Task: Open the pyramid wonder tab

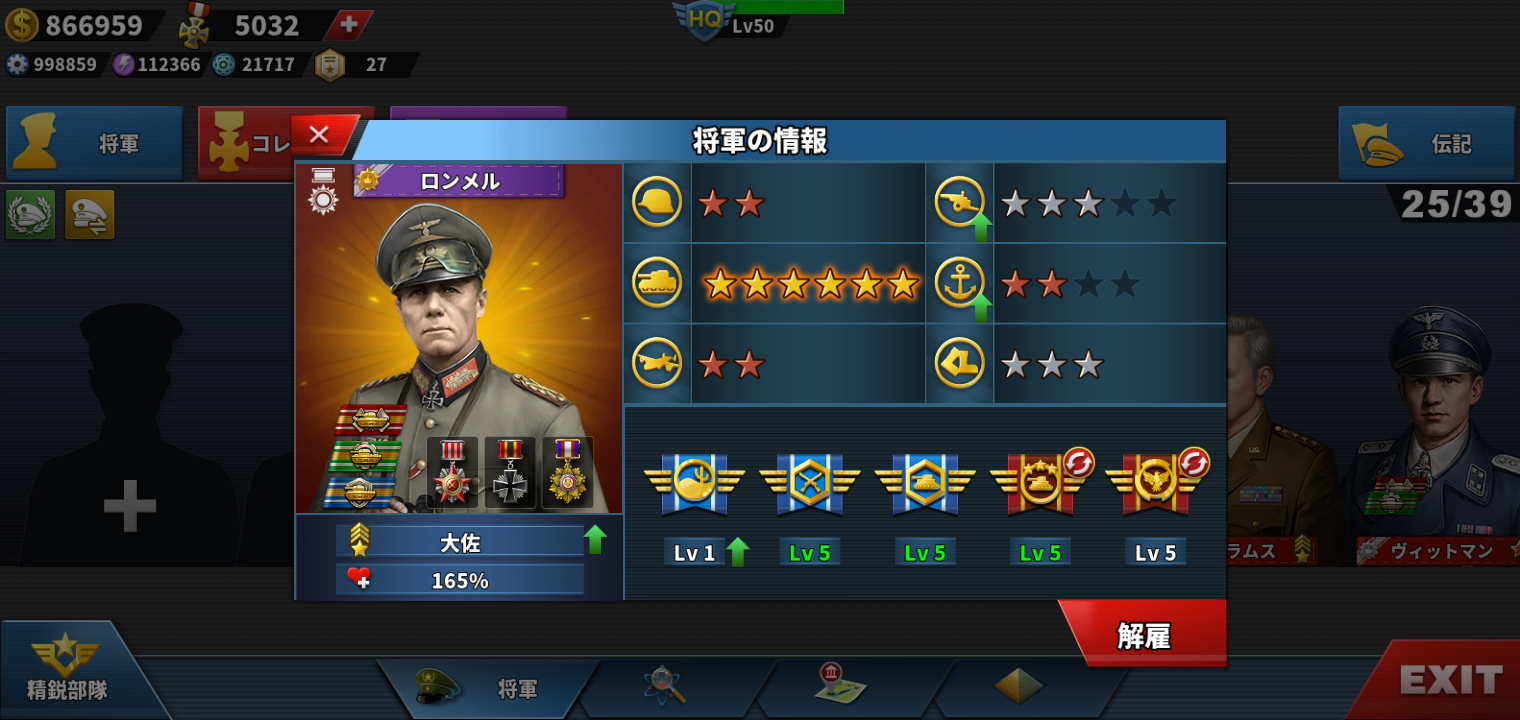Action: (1018, 685)
